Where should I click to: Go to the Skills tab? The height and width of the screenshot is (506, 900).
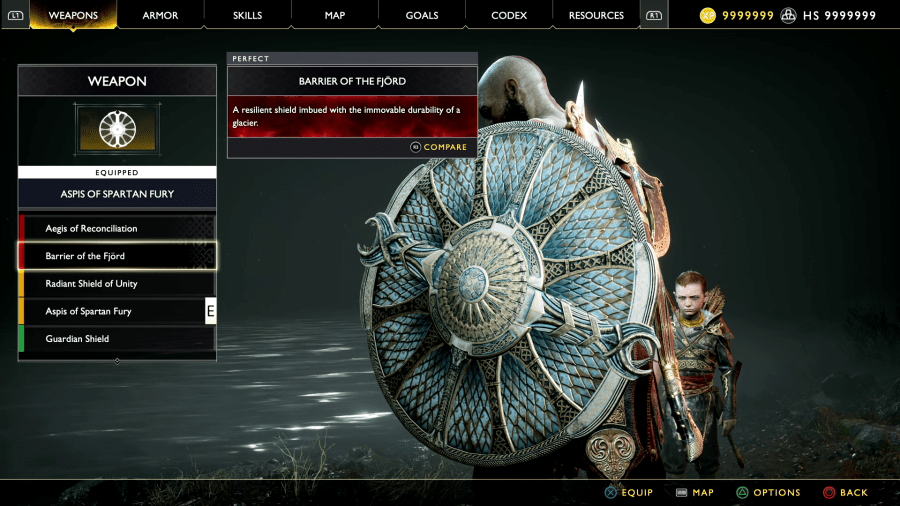tap(247, 15)
